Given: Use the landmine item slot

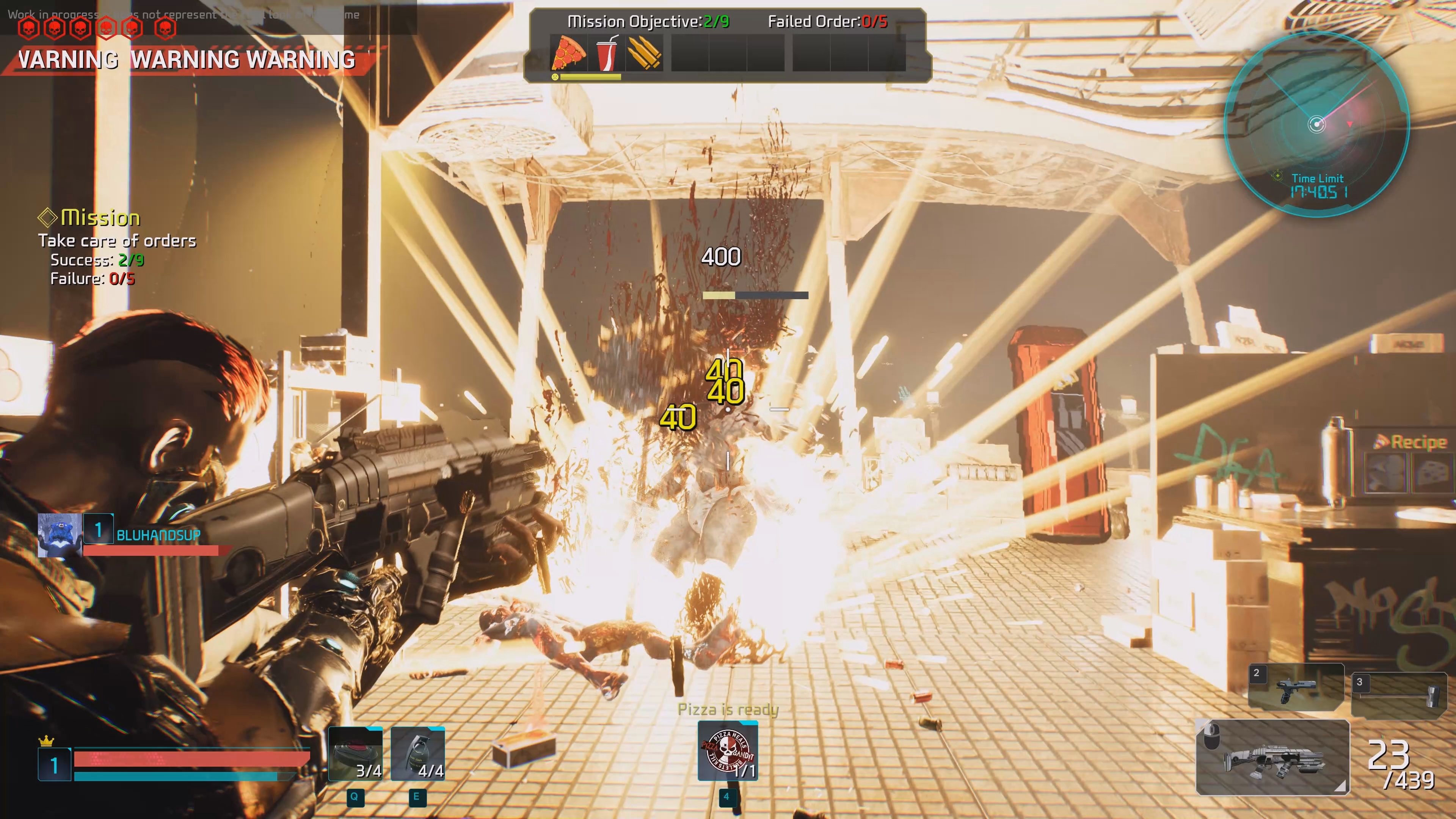Looking at the screenshot, I should tap(356, 754).
